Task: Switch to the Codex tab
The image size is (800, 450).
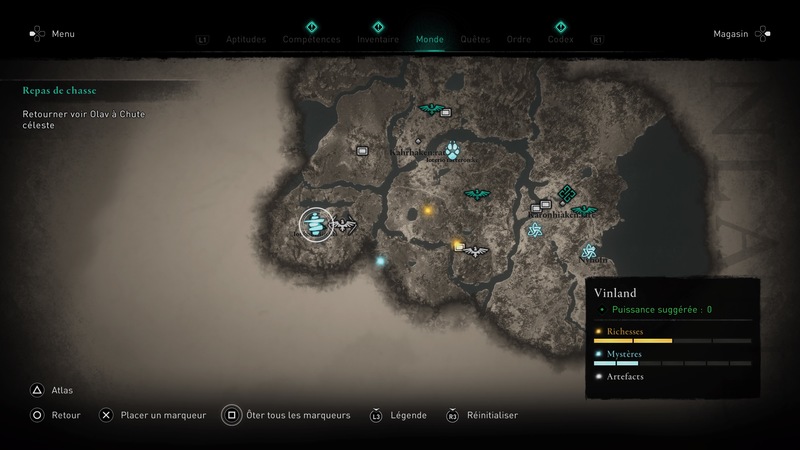Action: [x=561, y=40]
